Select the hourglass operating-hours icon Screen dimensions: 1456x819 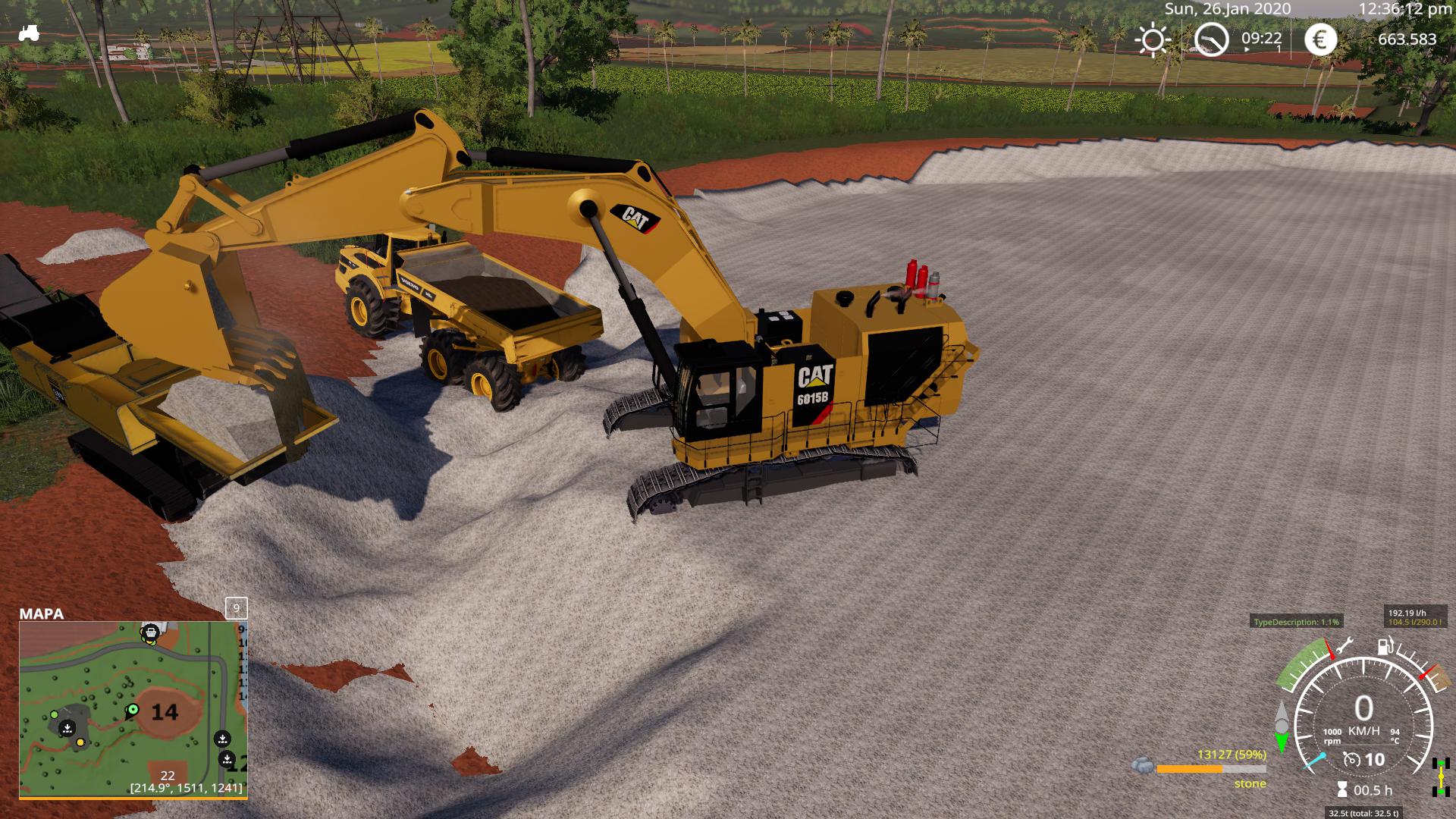click(1341, 789)
